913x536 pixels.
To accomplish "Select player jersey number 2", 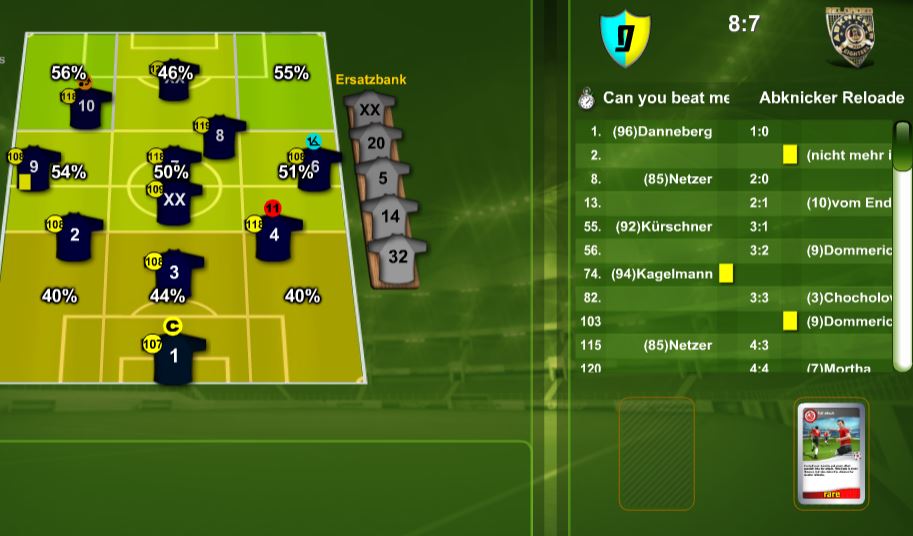I will (x=75, y=237).
